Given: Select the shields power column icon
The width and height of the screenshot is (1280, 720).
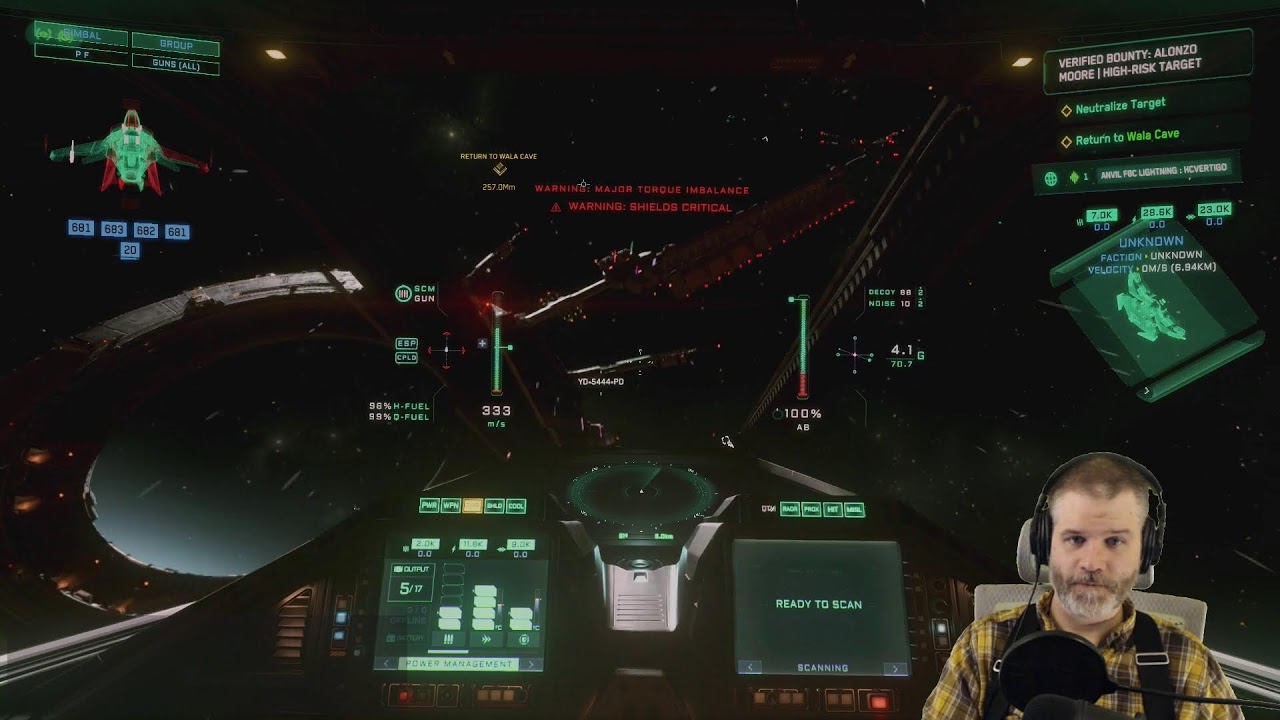Looking at the screenshot, I should click(523, 639).
